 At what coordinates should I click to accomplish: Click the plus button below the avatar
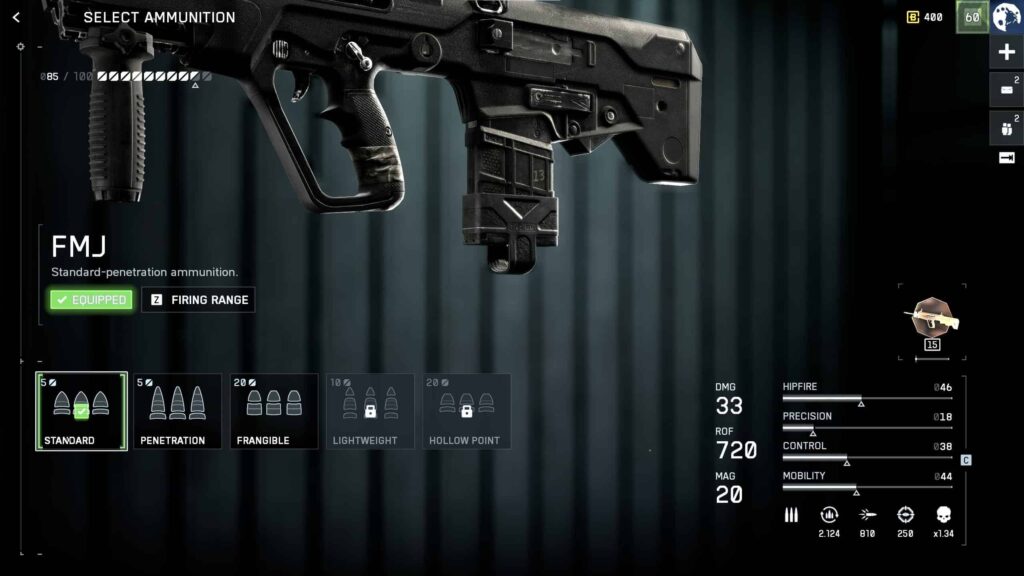coord(1007,53)
